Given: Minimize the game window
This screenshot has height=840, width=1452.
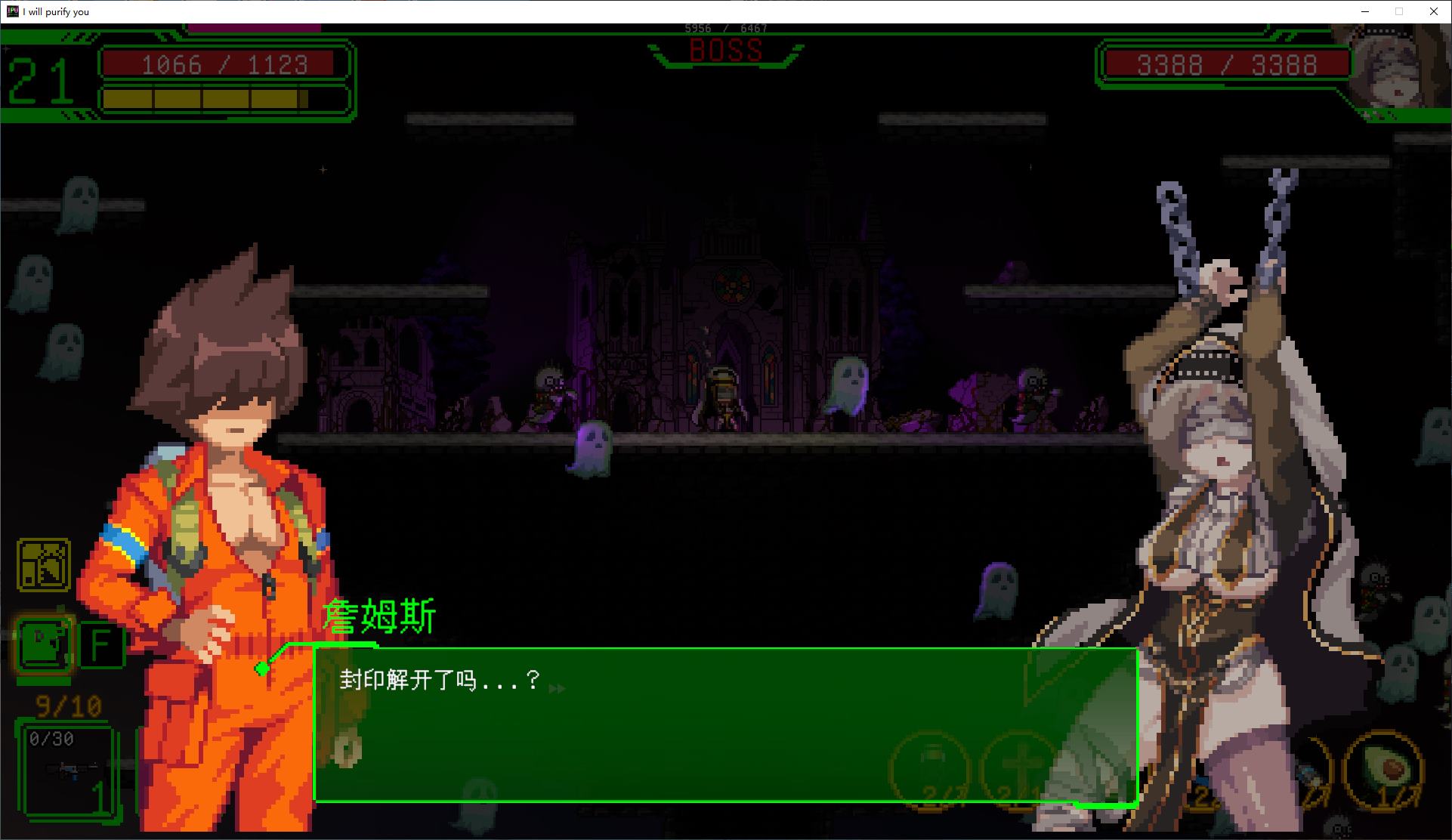Looking at the screenshot, I should point(1364,11).
